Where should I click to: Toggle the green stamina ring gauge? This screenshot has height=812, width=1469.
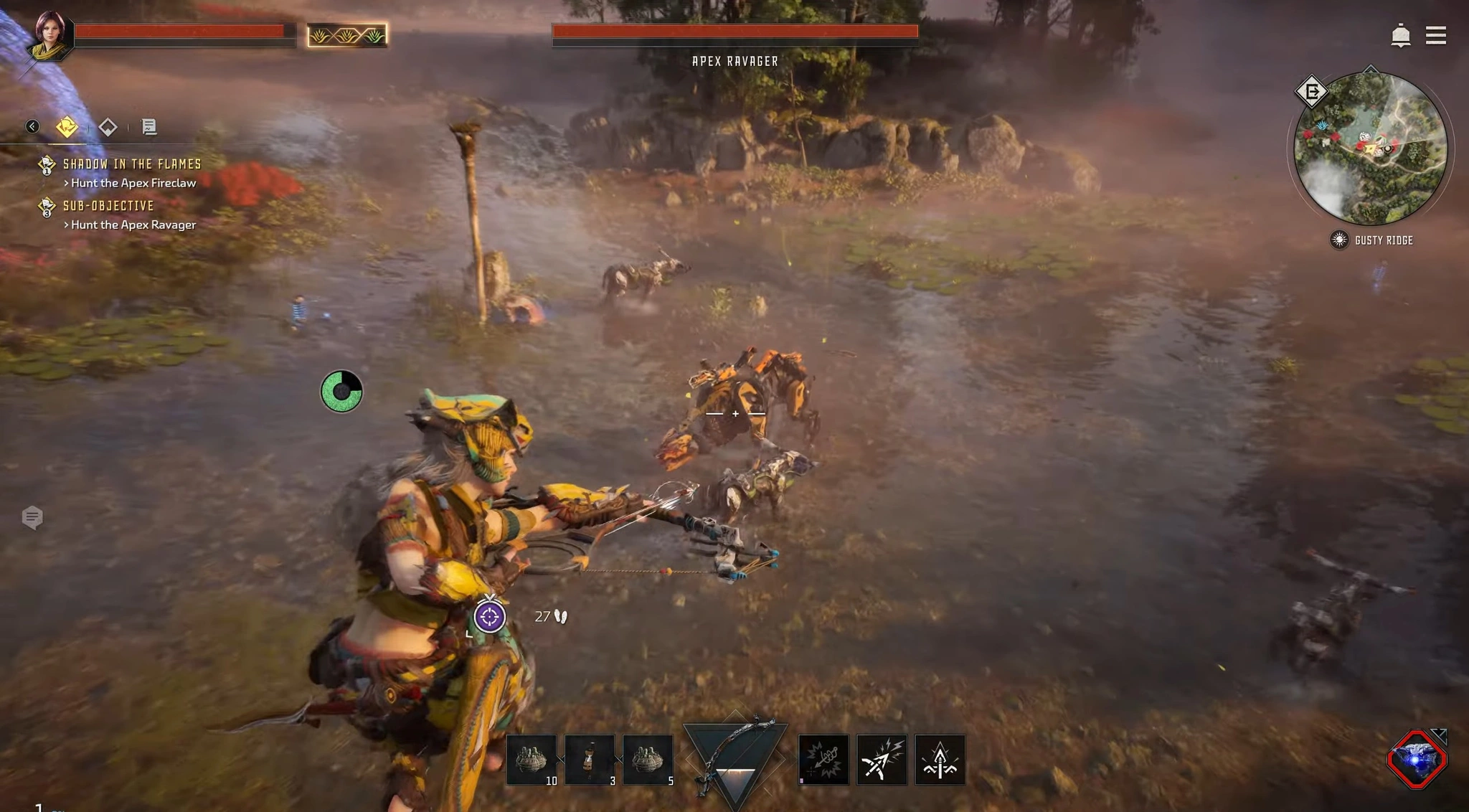(x=341, y=391)
